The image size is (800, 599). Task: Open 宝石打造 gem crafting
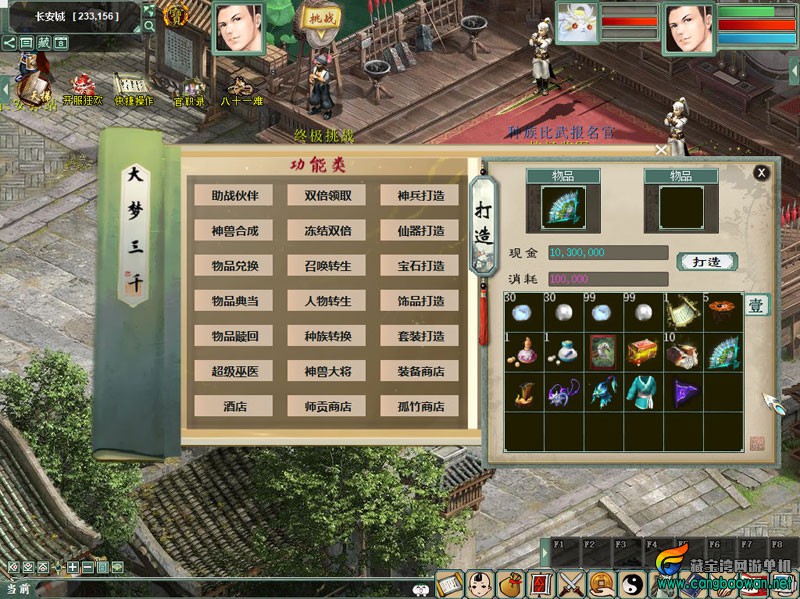pos(420,266)
